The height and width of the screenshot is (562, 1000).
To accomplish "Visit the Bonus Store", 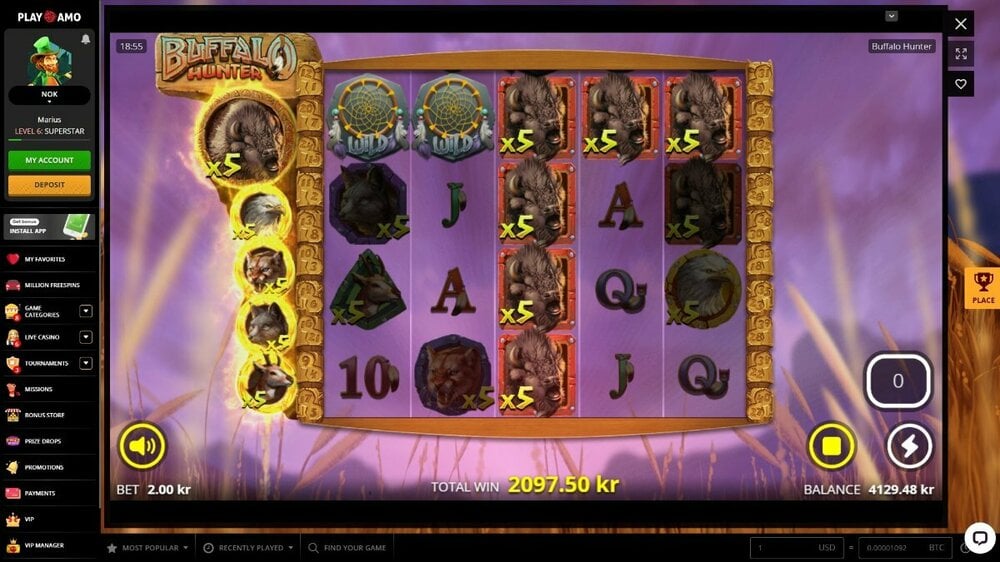I will click(x=44, y=415).
